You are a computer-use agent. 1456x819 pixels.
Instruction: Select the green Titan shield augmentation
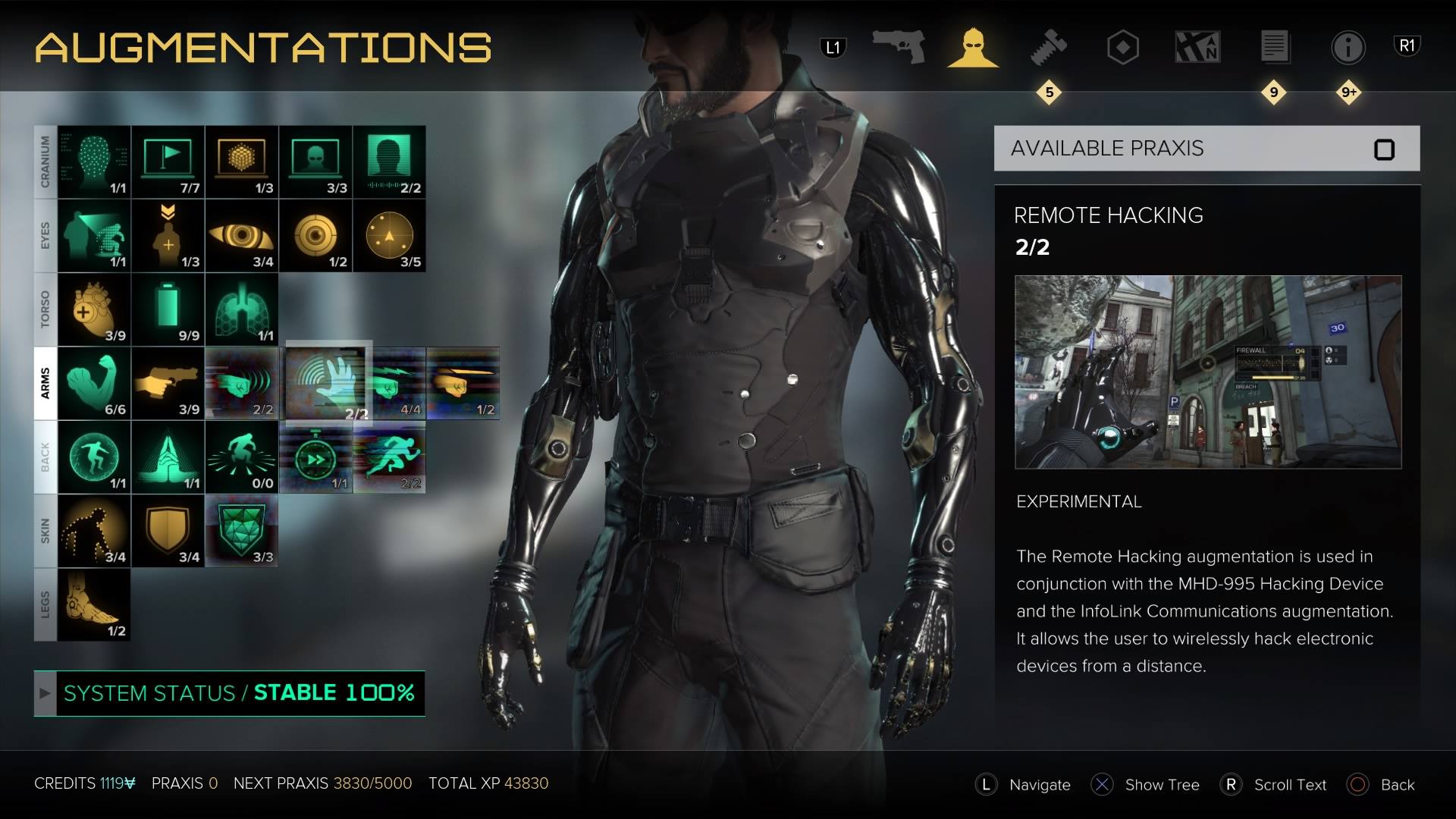(241, 530)
